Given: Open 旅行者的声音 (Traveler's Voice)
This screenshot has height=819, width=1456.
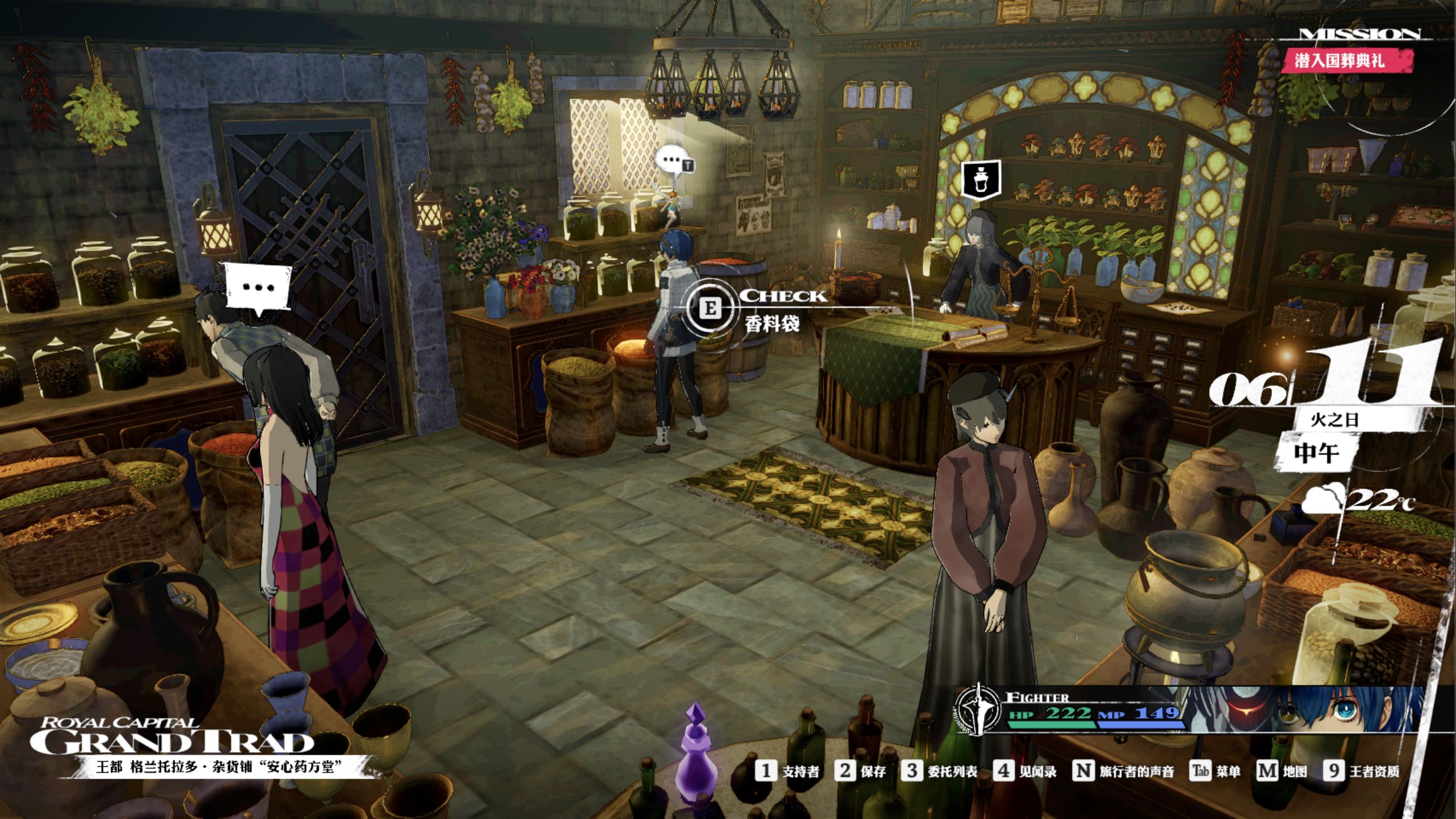Looking at the screenshot, I should tap(1123, 771).
